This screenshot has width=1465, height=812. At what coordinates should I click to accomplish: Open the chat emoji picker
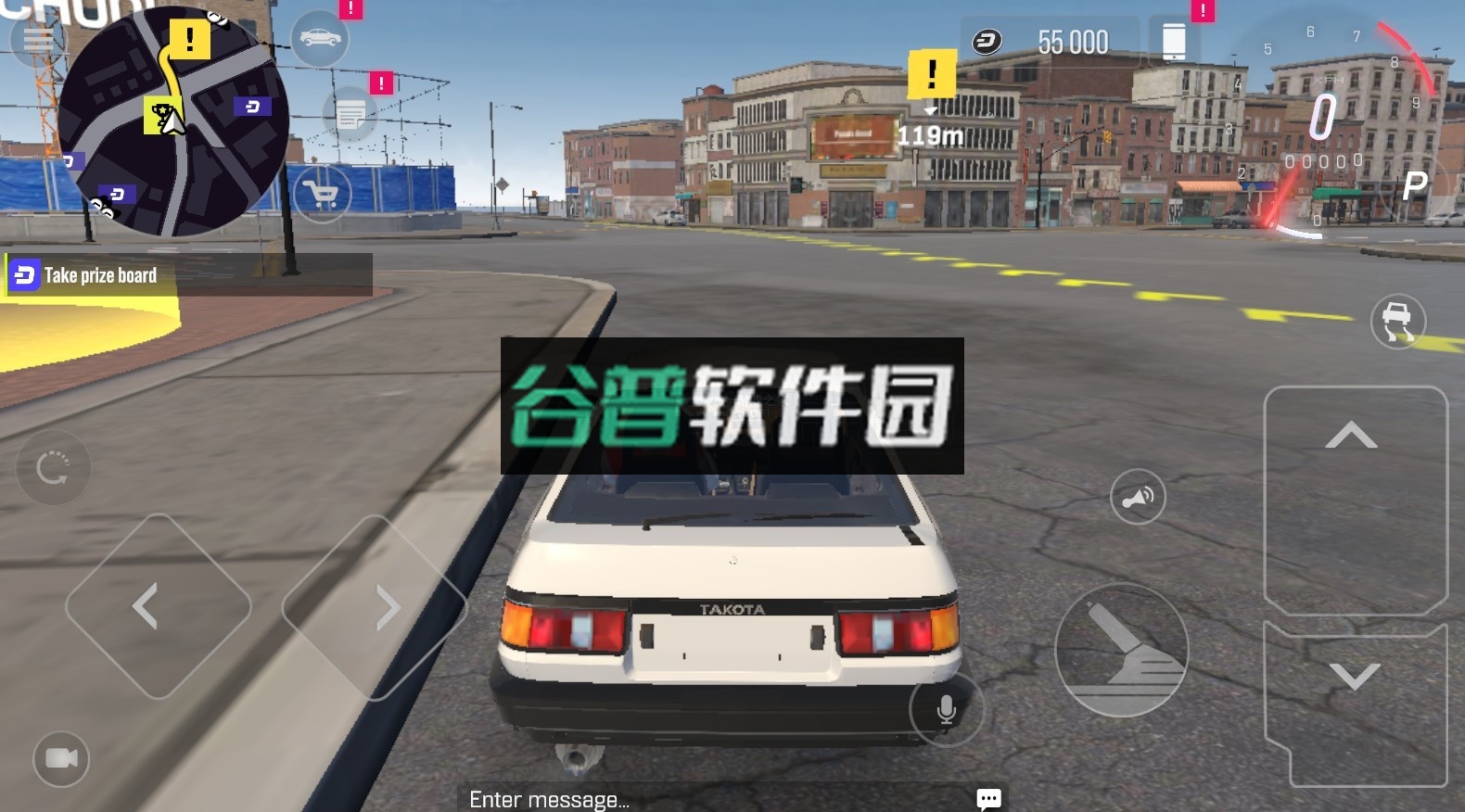click(x=988, y=798)
